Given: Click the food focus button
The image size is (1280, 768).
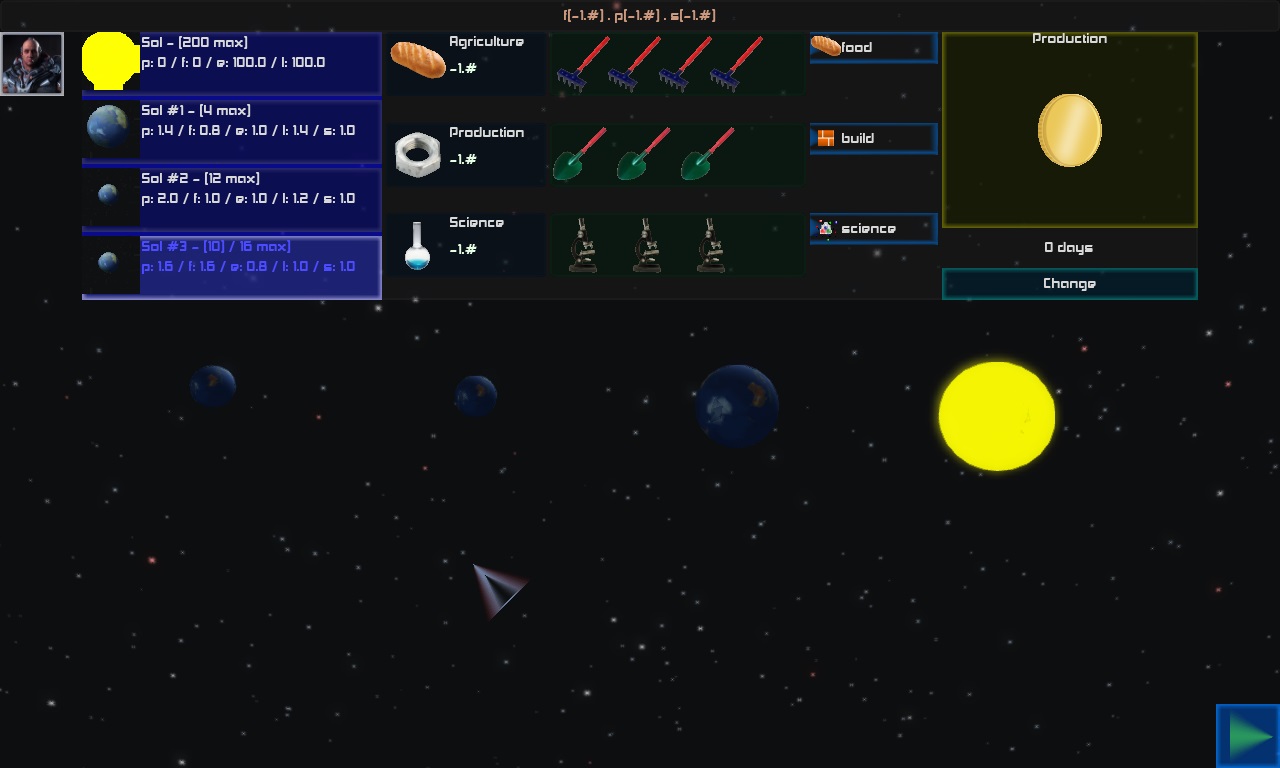Looking at the screenshot, I should point(873,48).
